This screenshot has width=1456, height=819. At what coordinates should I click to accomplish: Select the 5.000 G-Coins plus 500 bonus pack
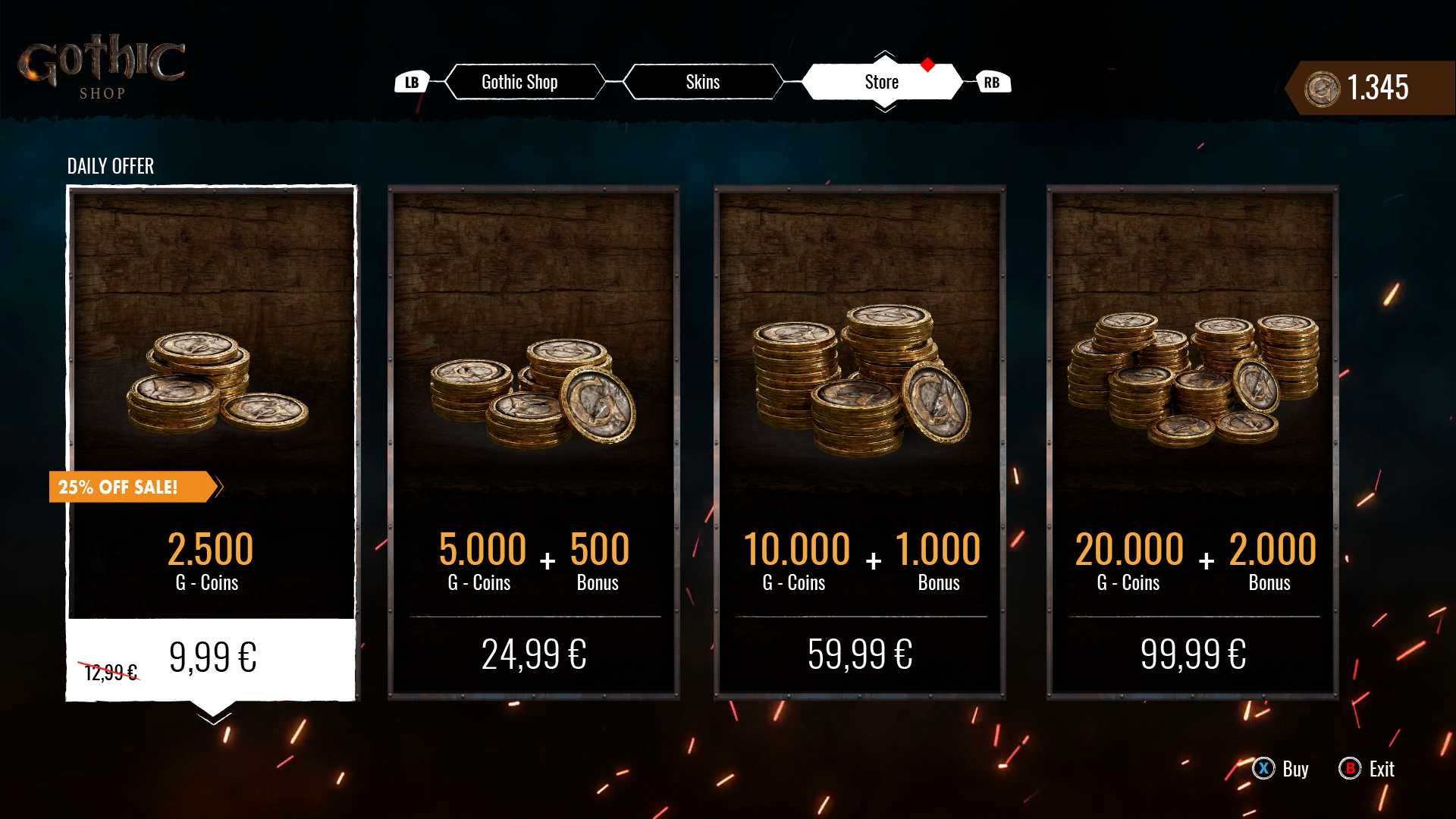tap(534, 443)
